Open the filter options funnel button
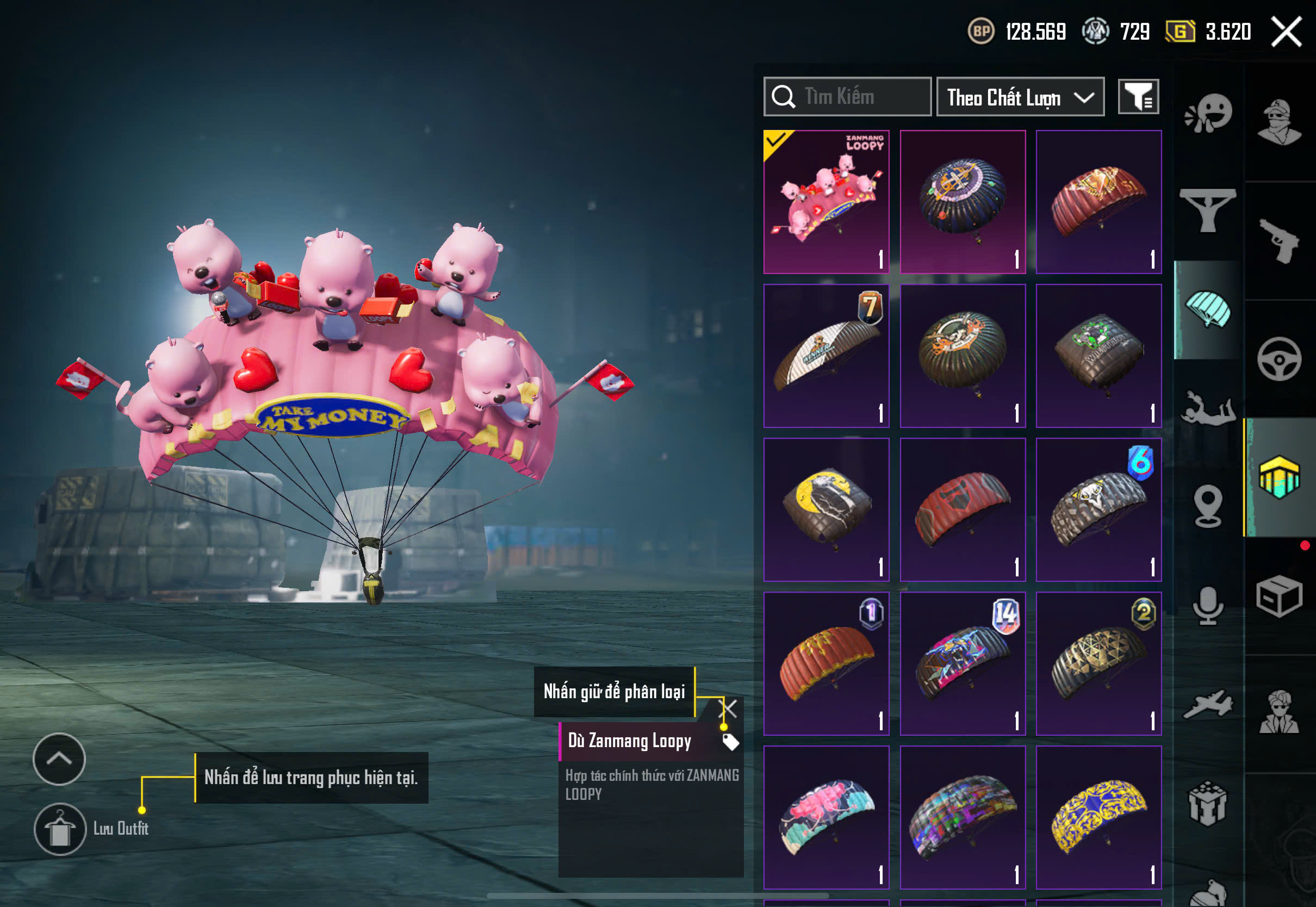The height and width of the screenshot is (907, 1316). click(x=1138, y=97)
